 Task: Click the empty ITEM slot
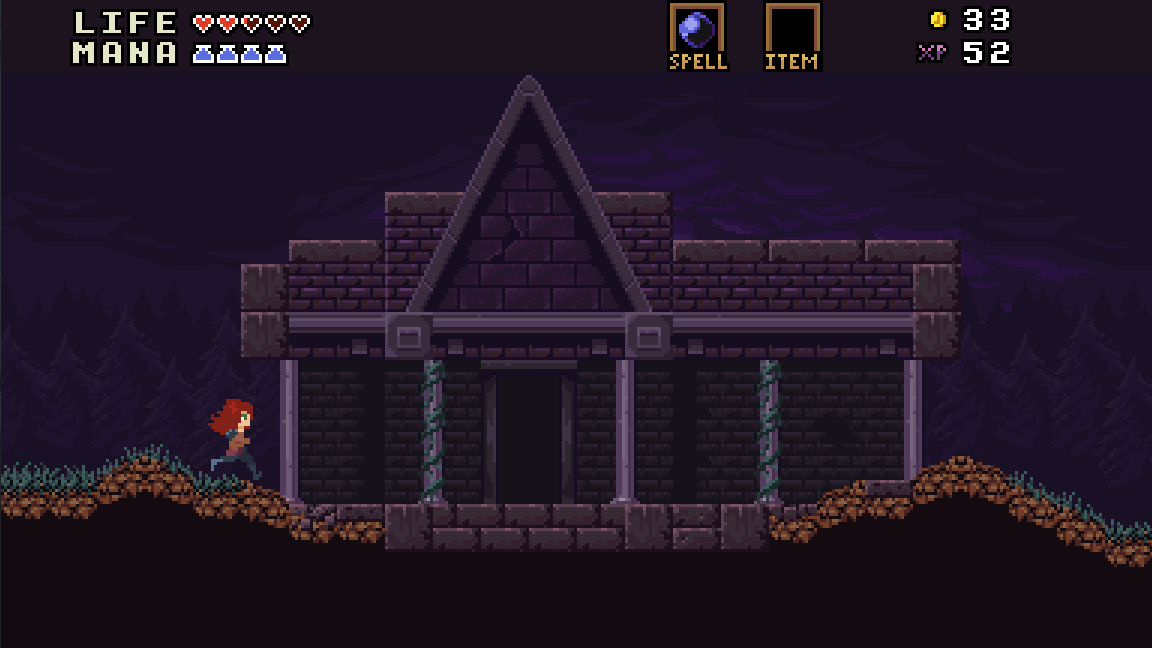[x=792, y=29]
